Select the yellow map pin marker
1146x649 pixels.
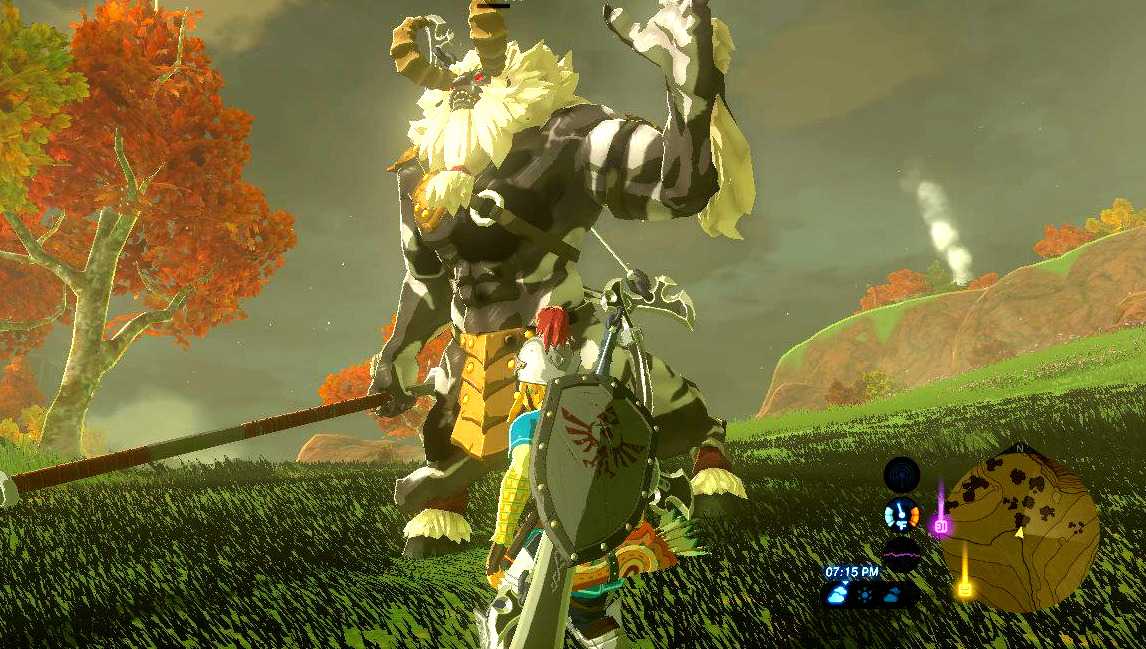coord(965,587)
